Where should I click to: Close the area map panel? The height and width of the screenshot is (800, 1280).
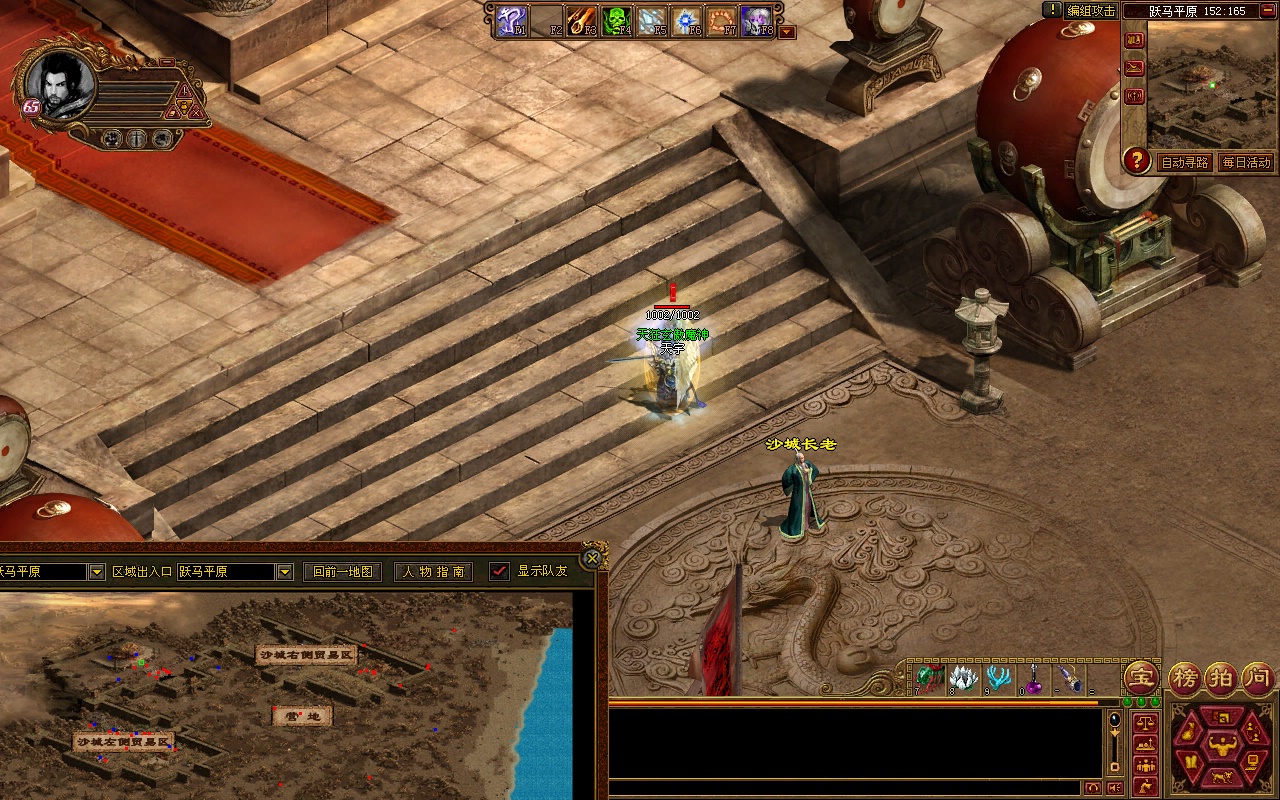(x=592, y=558)
